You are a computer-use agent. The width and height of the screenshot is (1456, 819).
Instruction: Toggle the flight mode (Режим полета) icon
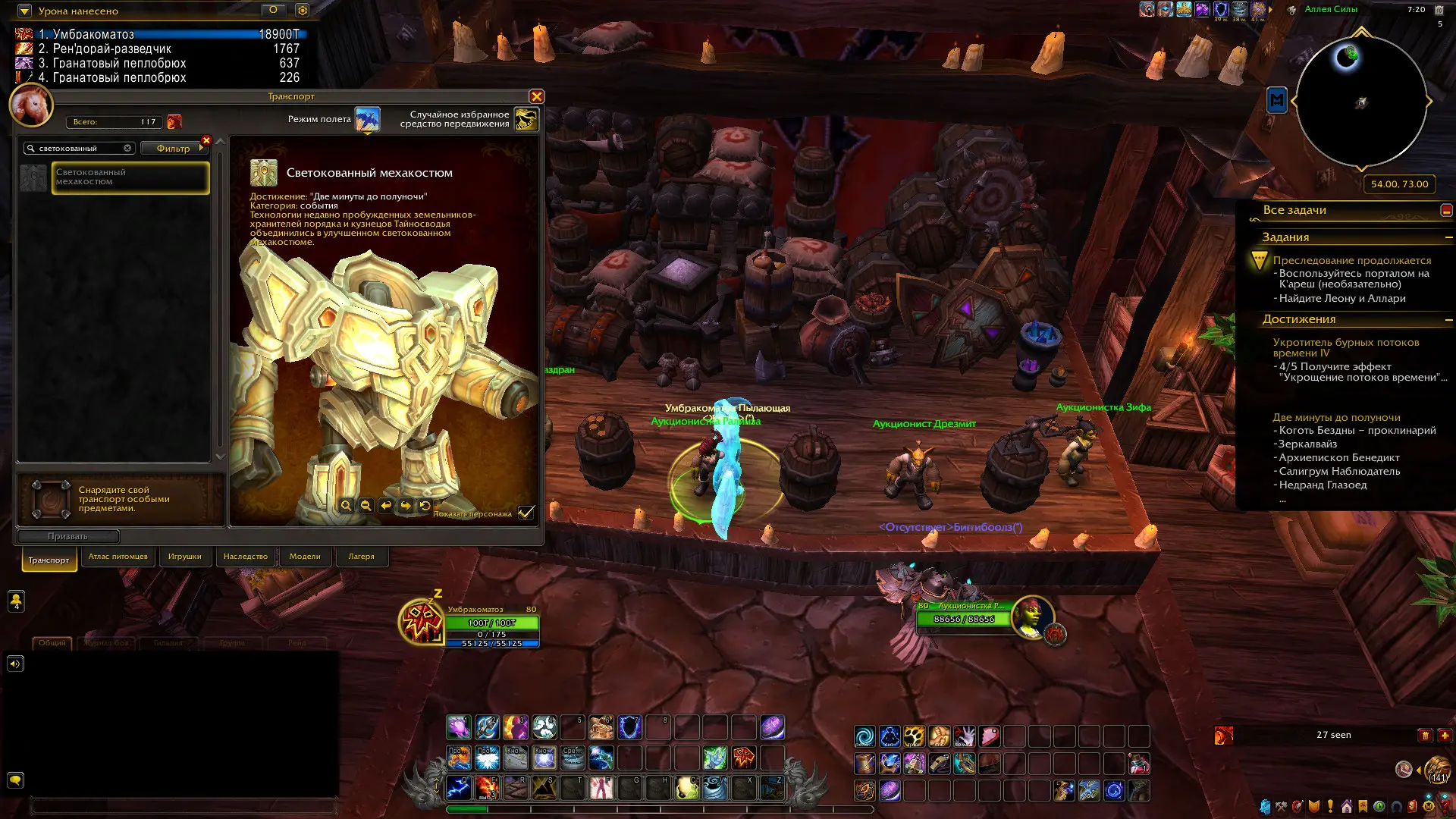(368, 119)
